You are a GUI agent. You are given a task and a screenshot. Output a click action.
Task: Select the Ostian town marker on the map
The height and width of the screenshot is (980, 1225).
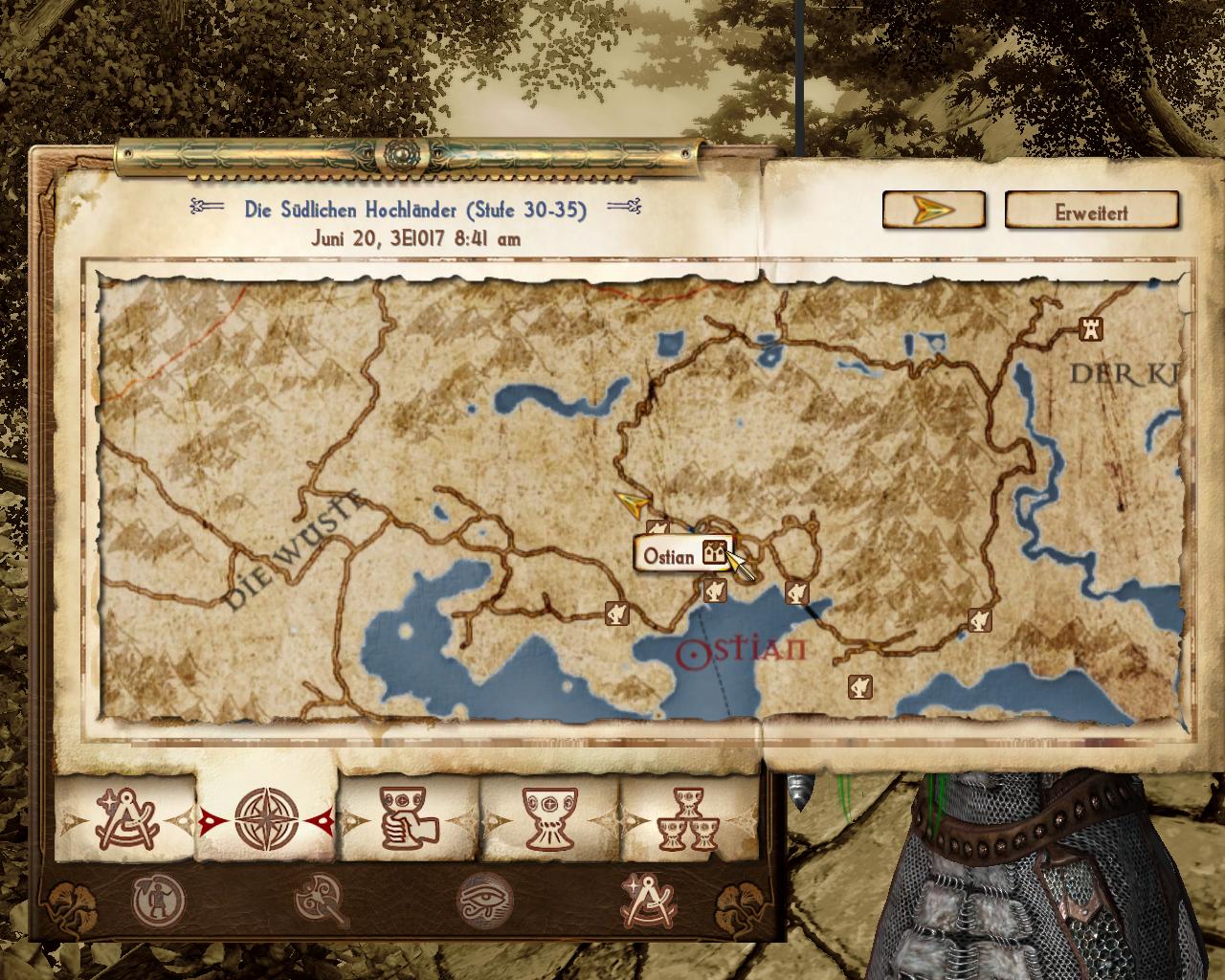pyautogui.click(x=713, y=552)
